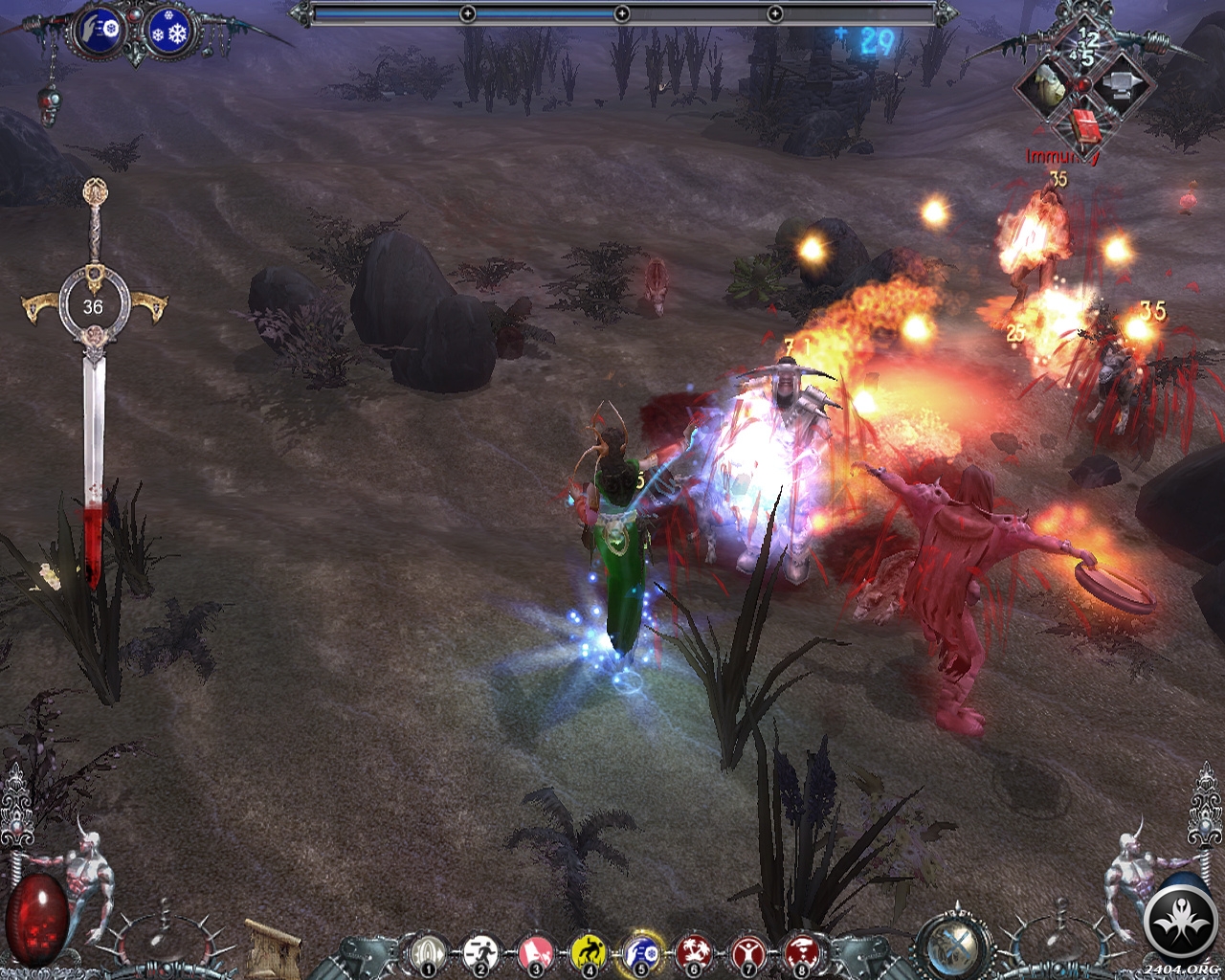Open the numbered 1-5 diamond selector

click(x=1087, y=45)
